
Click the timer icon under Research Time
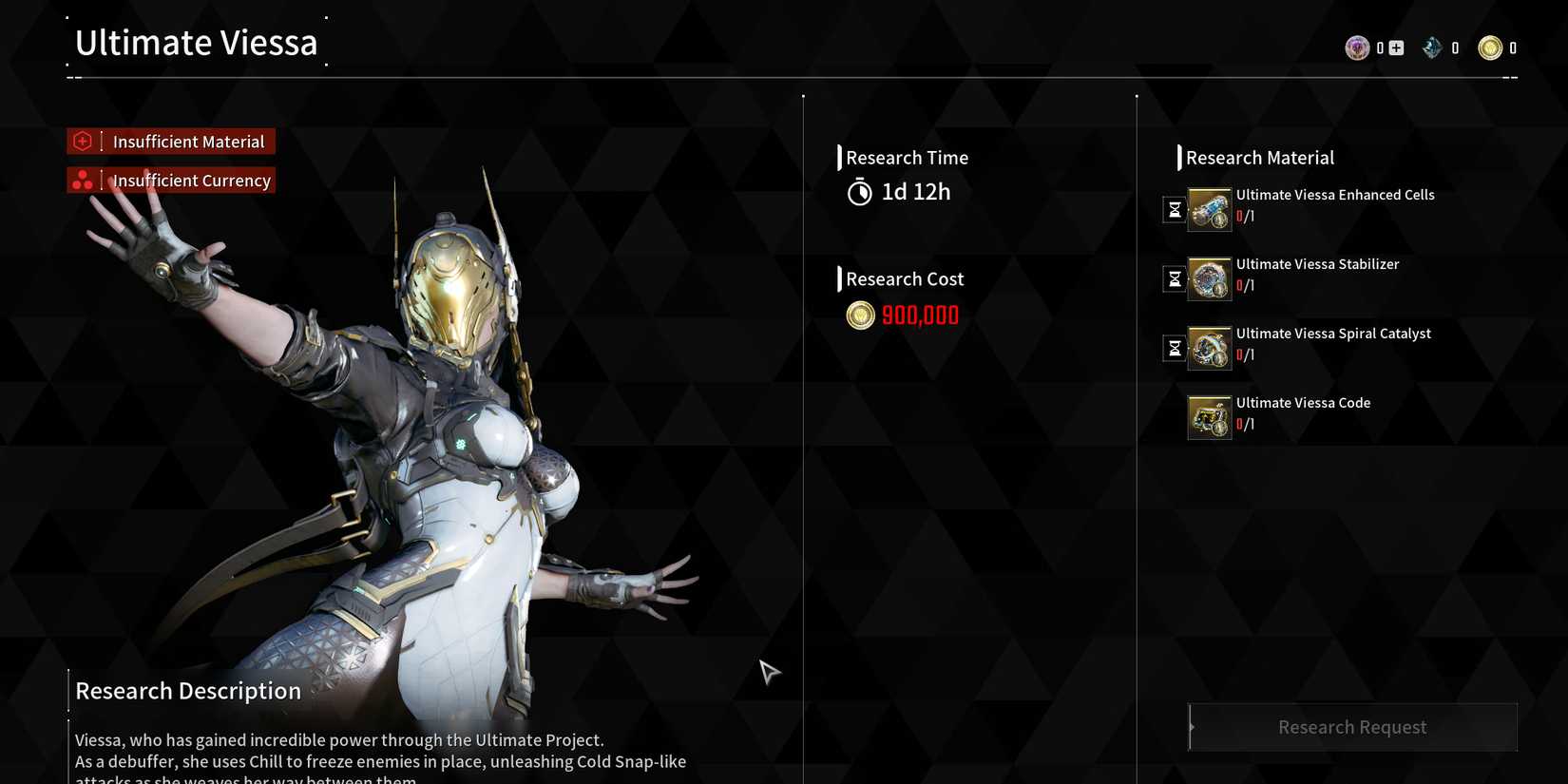[859, 191]
